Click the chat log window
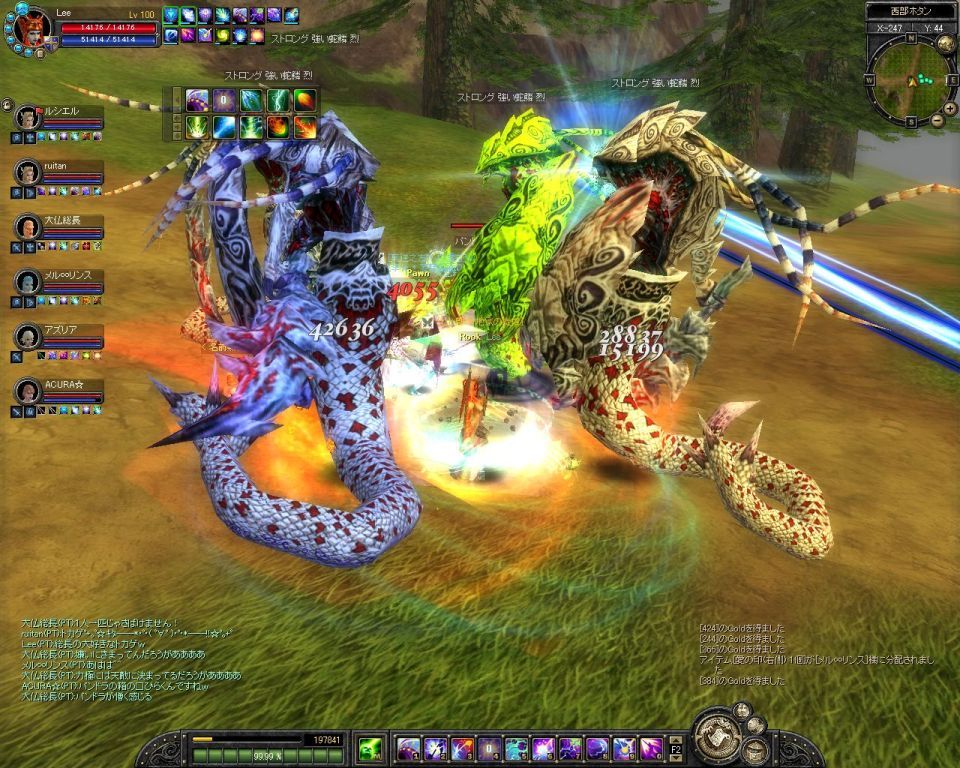The image size is (960, 768). click(x=130, y=658)
